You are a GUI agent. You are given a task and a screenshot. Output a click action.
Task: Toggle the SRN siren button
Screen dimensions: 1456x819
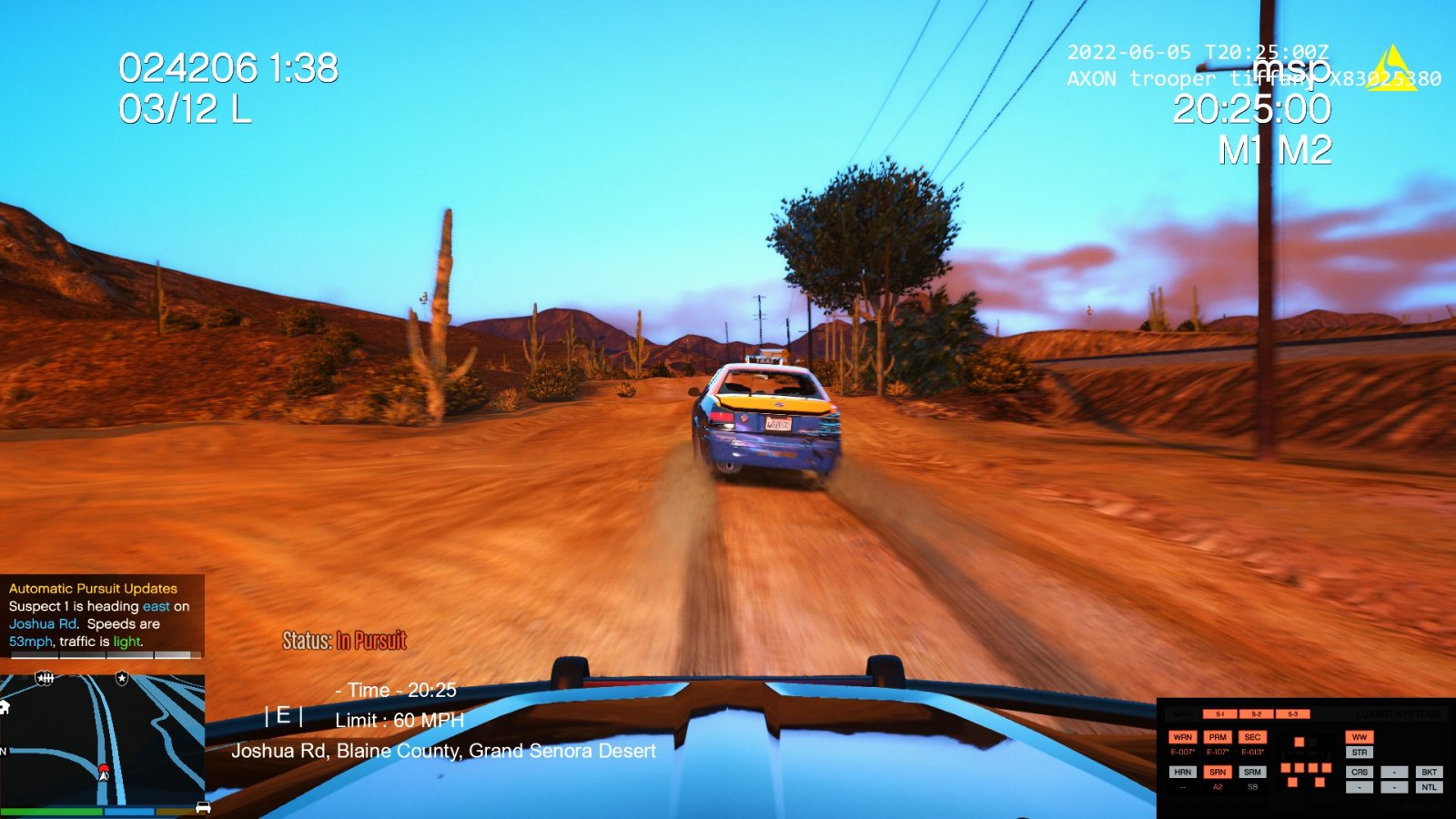pyautogui.click(x=1218, y=772)
